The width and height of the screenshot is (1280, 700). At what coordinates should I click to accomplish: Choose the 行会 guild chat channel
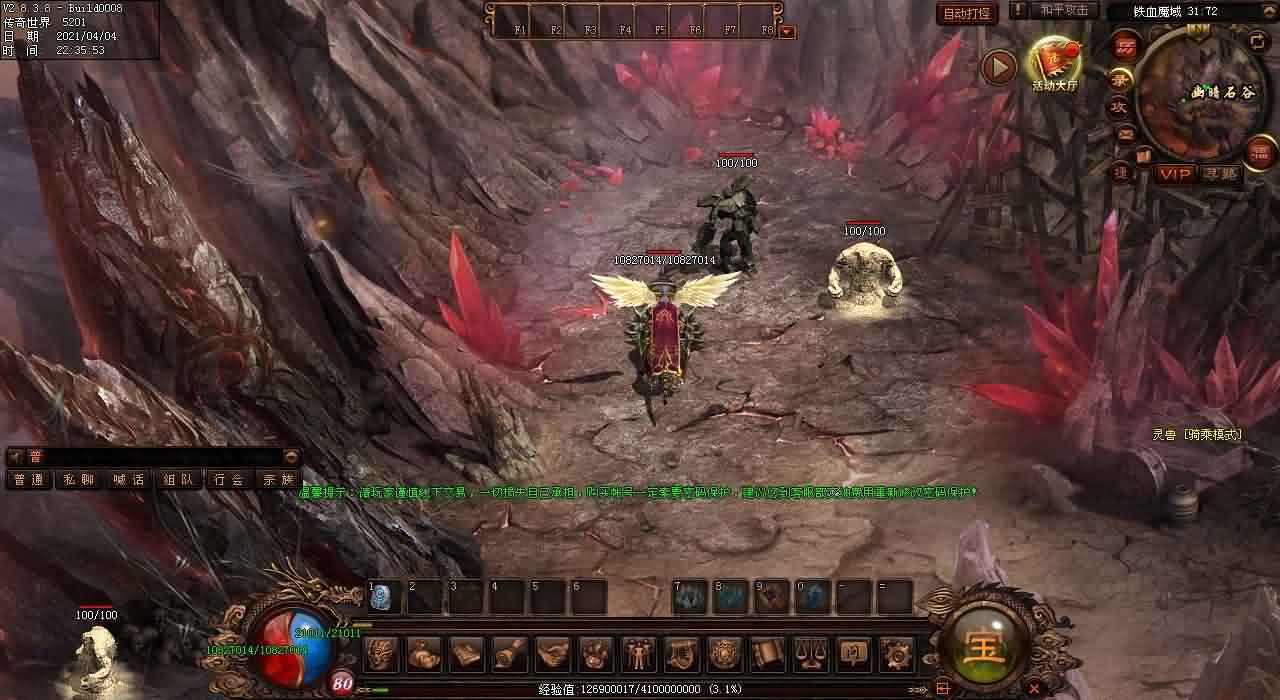pyautogui.click(x=229, y=480)
